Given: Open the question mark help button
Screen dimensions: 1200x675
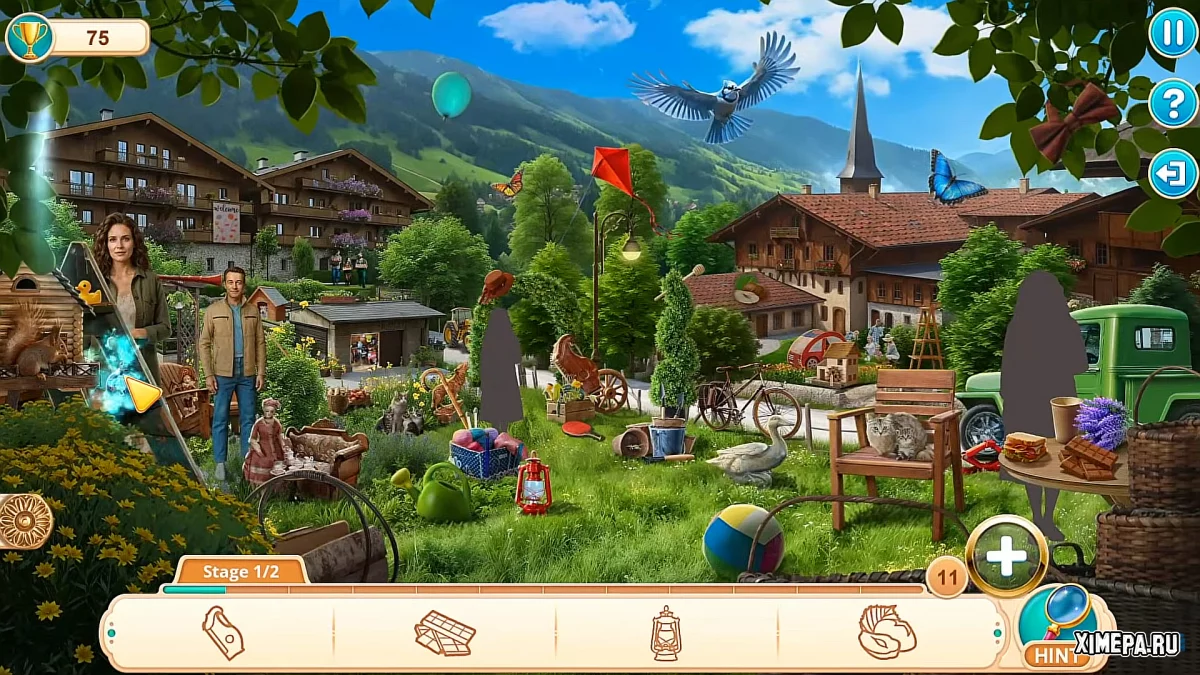Looking at the screenshot, I should point(1172,102).
